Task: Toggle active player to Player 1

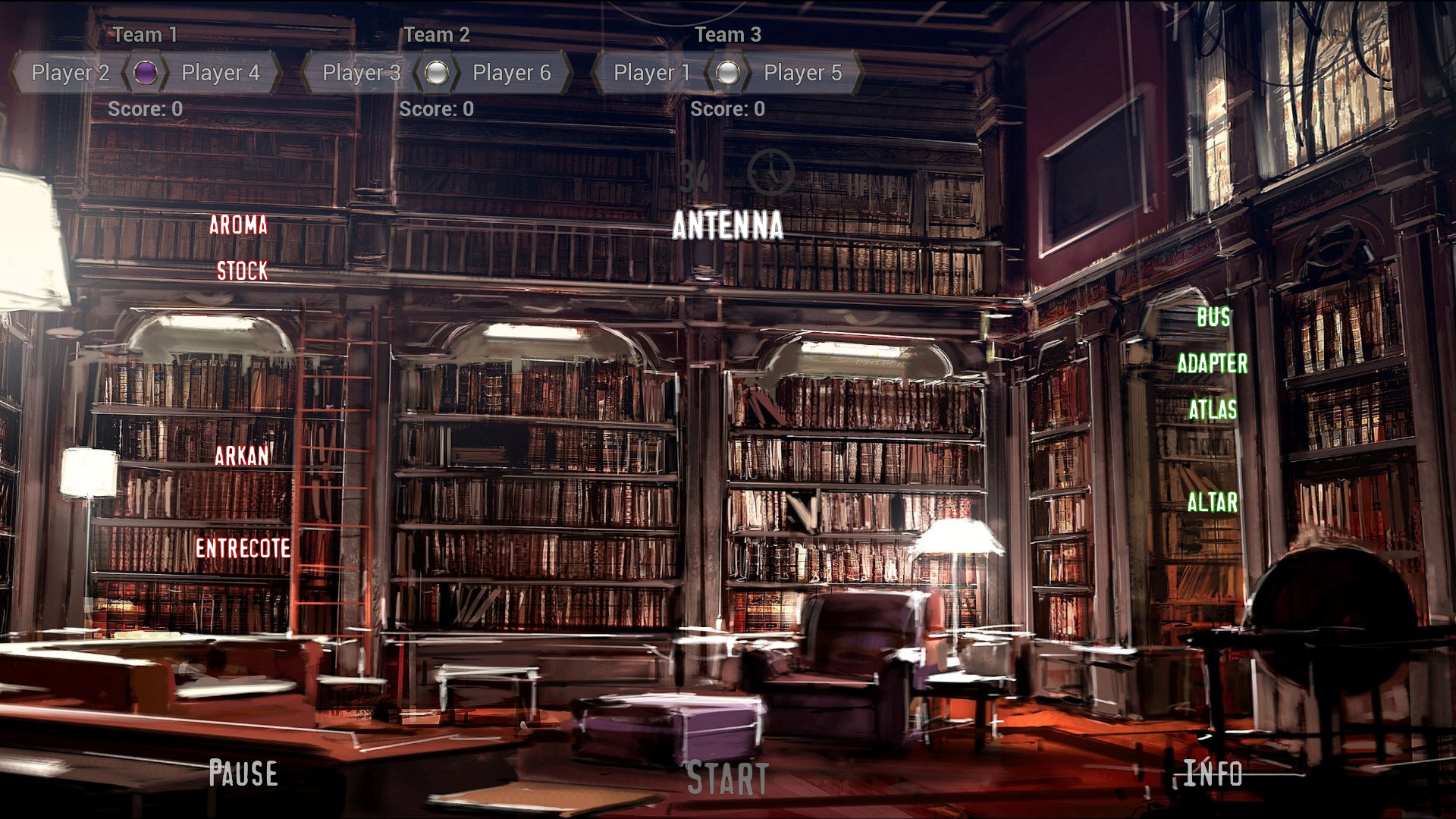Action: tap(651, 73)
